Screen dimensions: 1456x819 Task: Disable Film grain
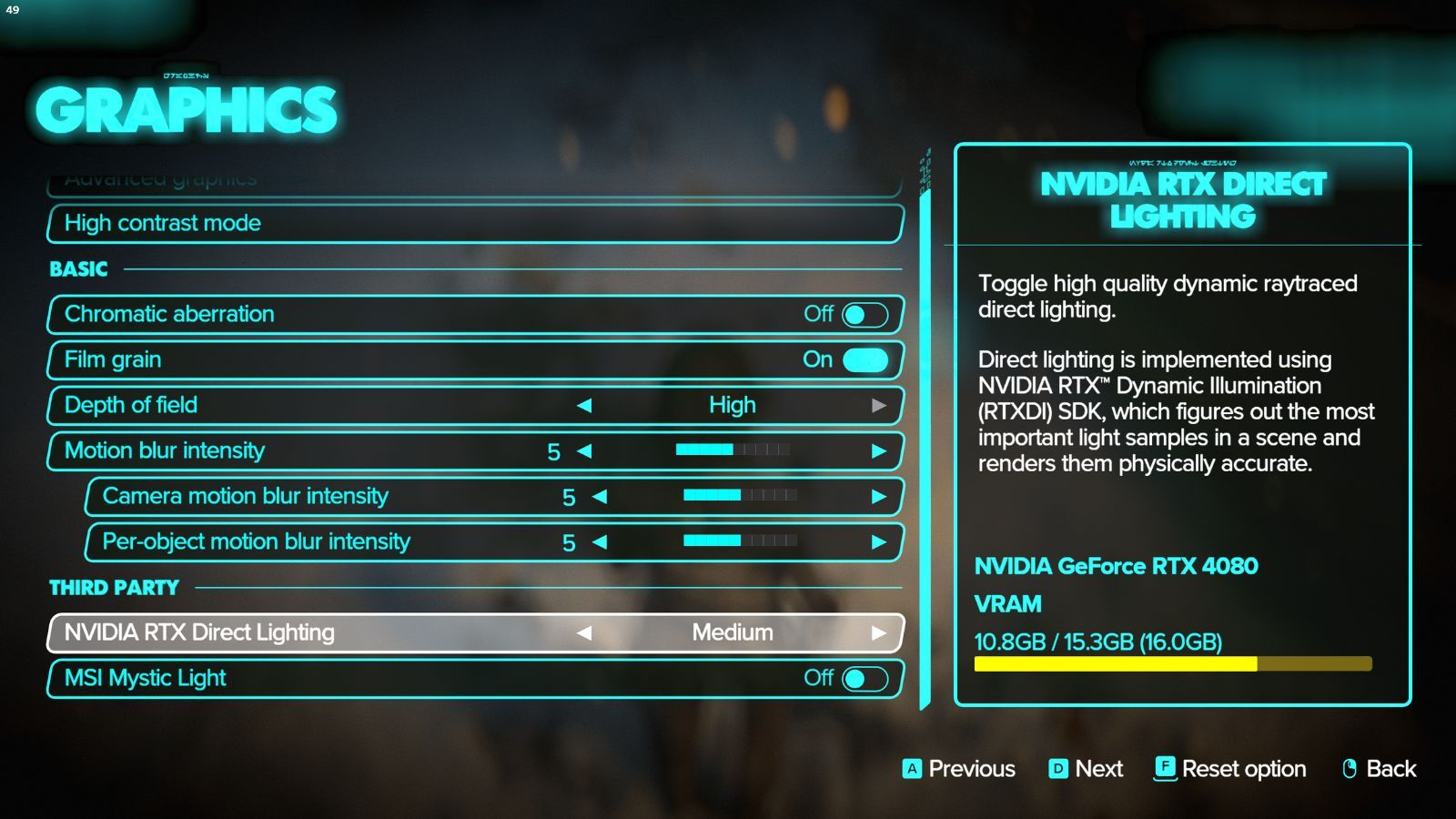click(x=864, y=359)
